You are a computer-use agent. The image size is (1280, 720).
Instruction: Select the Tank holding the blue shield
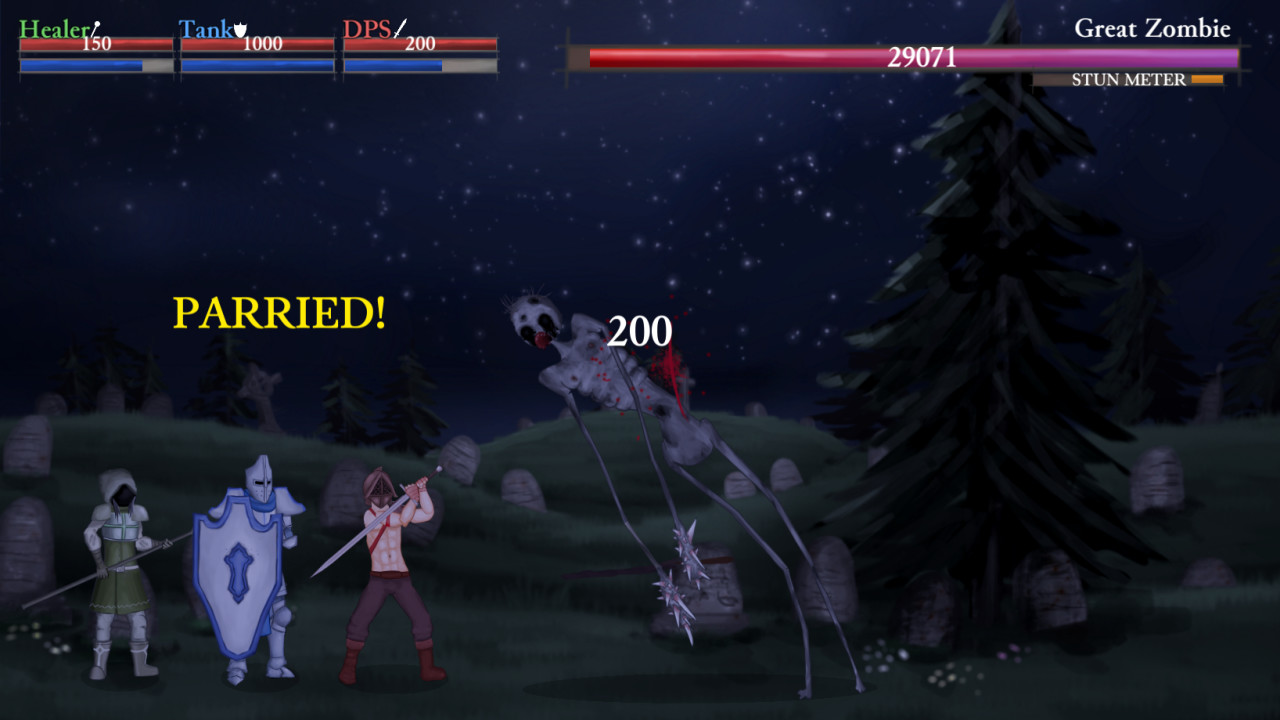[250, 570]
